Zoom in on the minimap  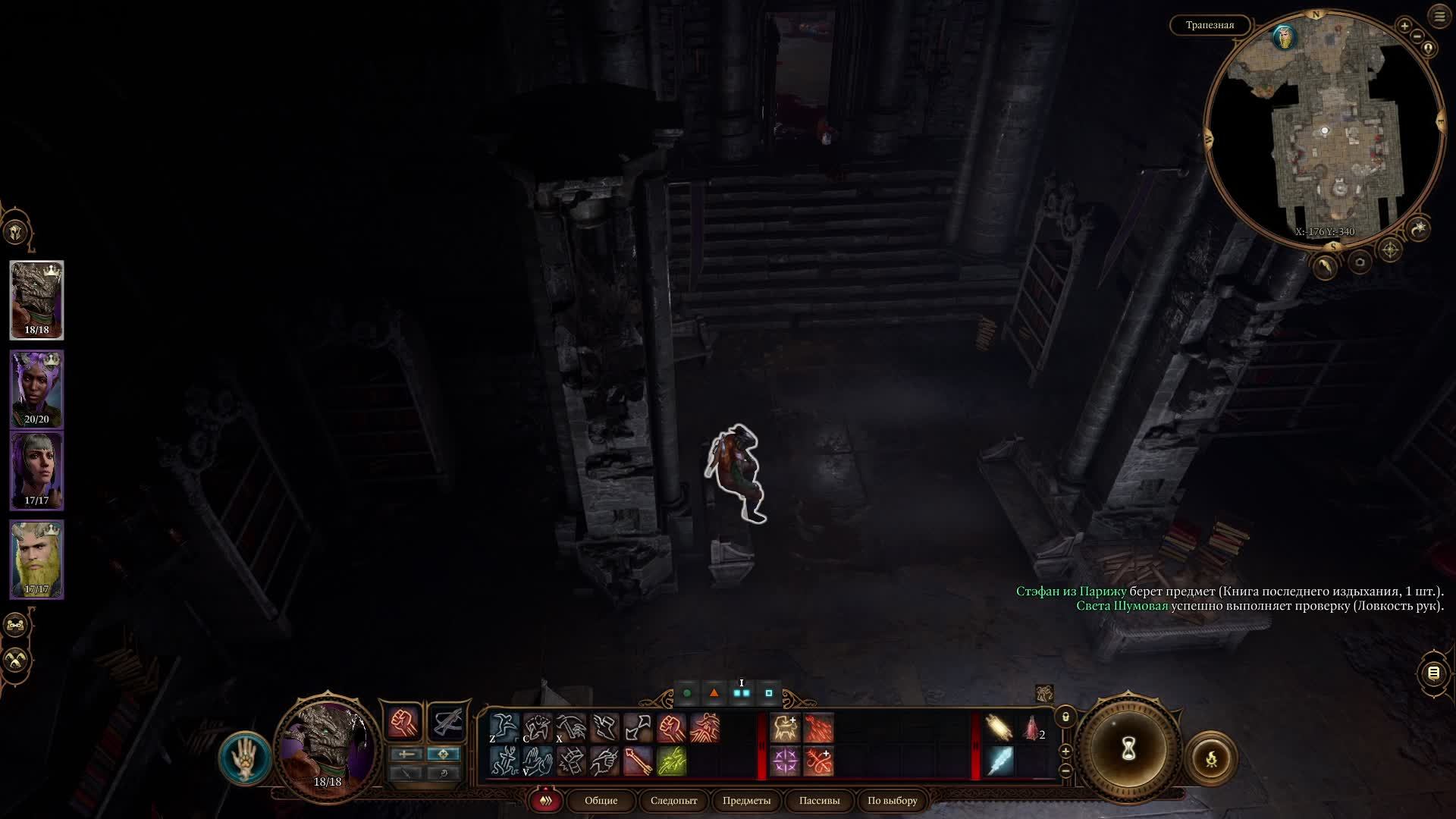[1404, 26]
